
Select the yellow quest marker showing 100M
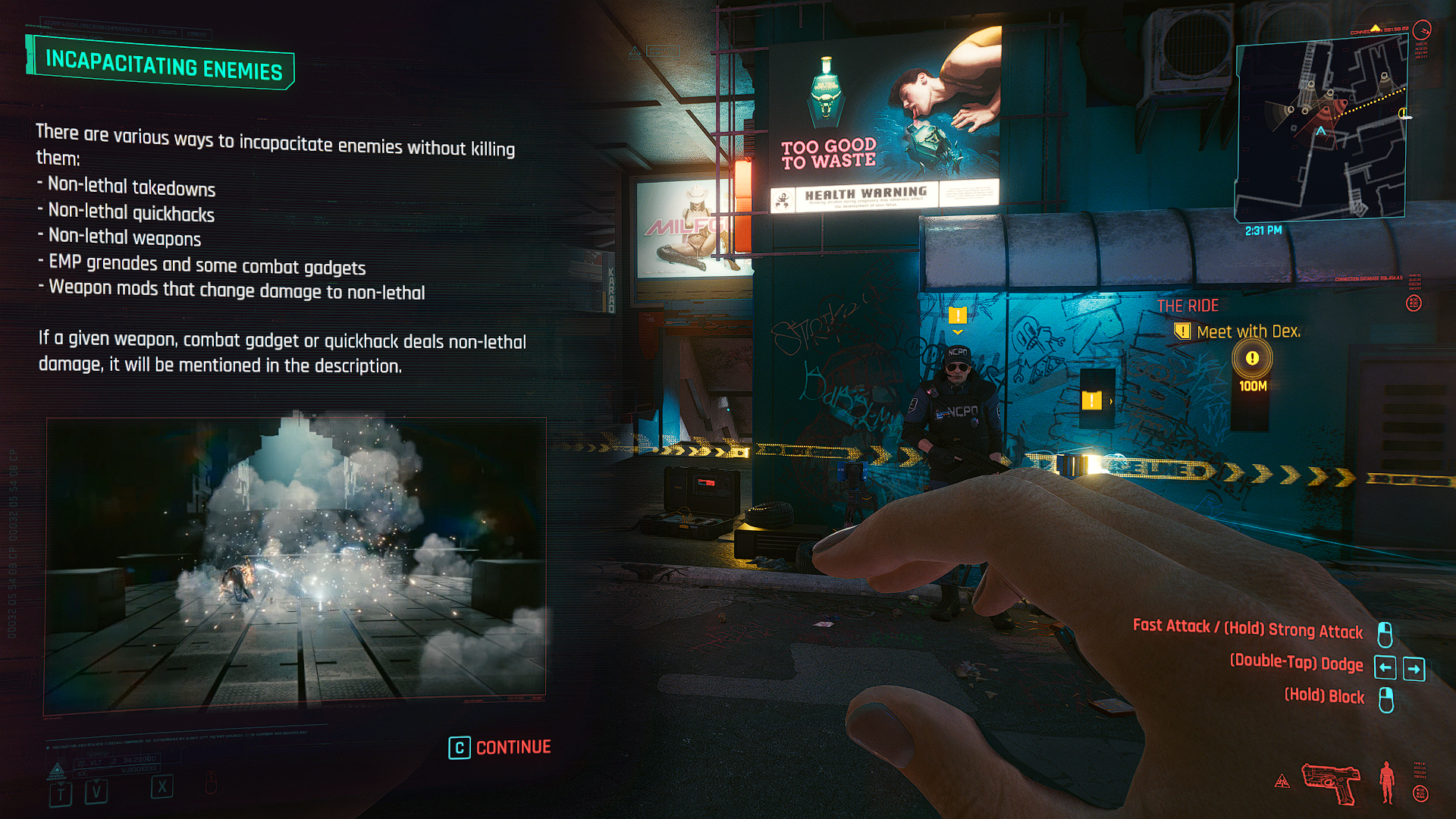coord(1252,359)
